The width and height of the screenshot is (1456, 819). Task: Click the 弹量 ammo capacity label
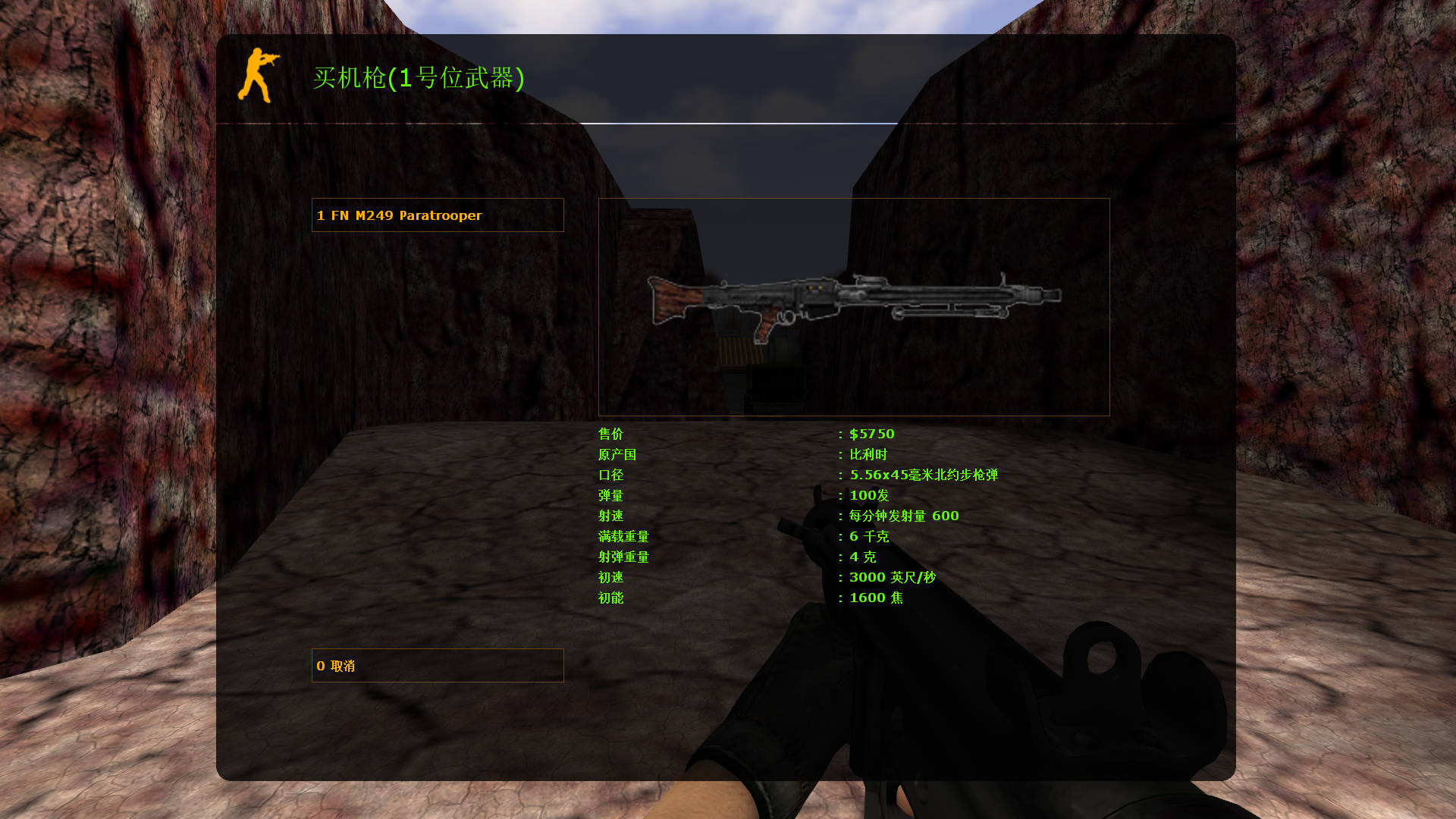(x=610, y=495)
